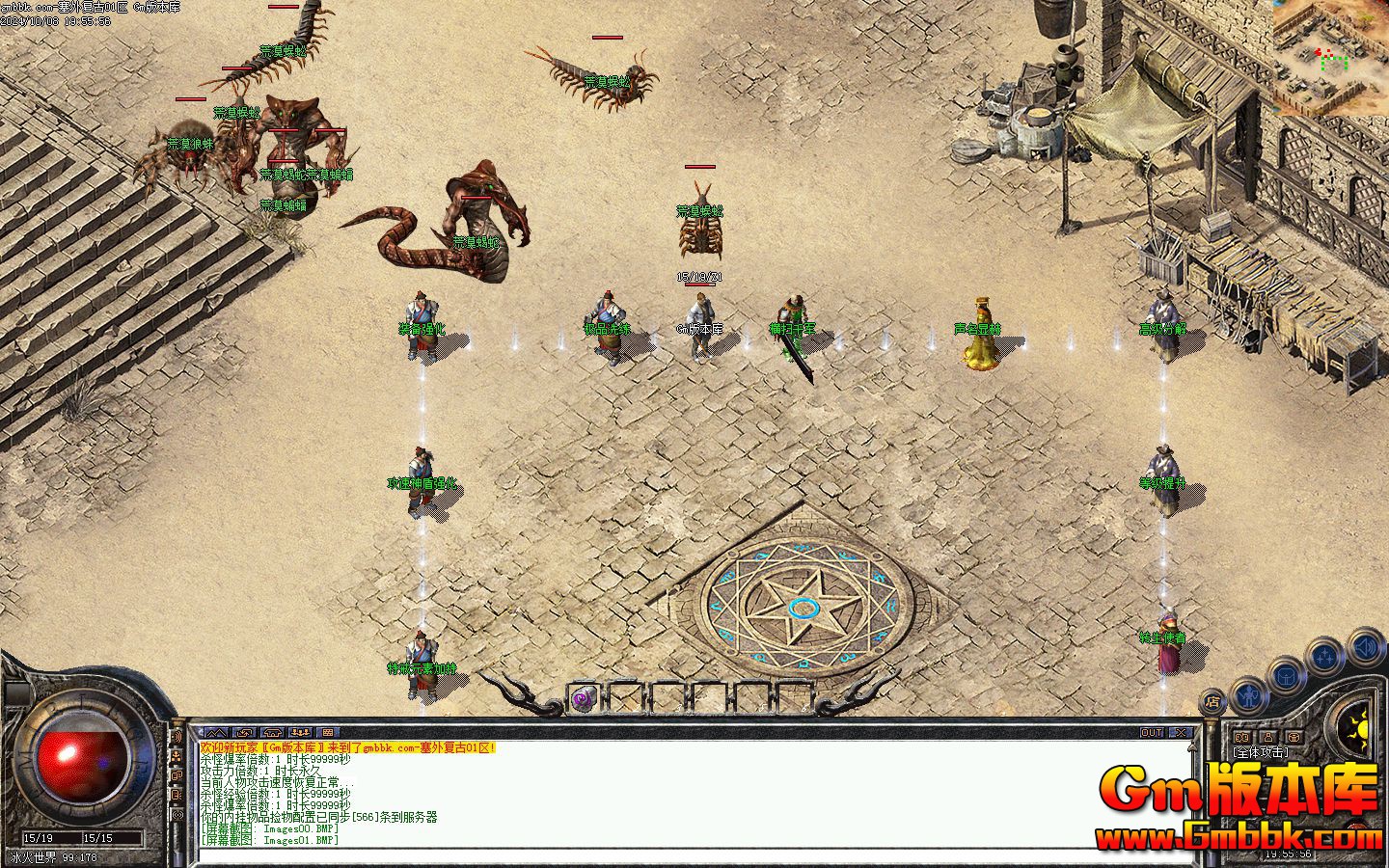Image resolution: width=1389 pixels, height=868 pixels.
Task: Open the three-figures group button above chat
Action: [x=300, y=733]
